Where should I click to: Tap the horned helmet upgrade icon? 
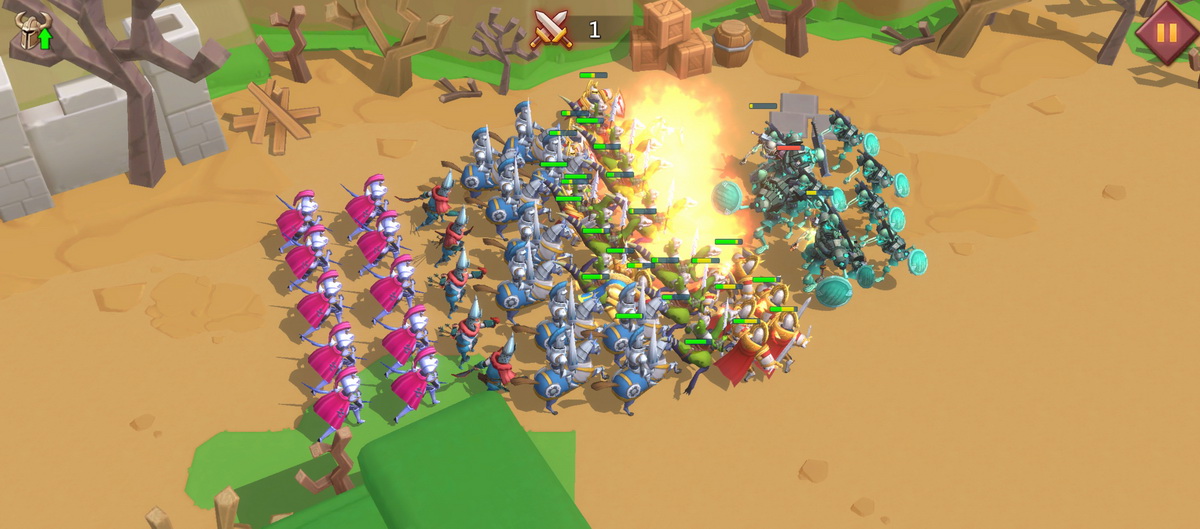[32, 32]
